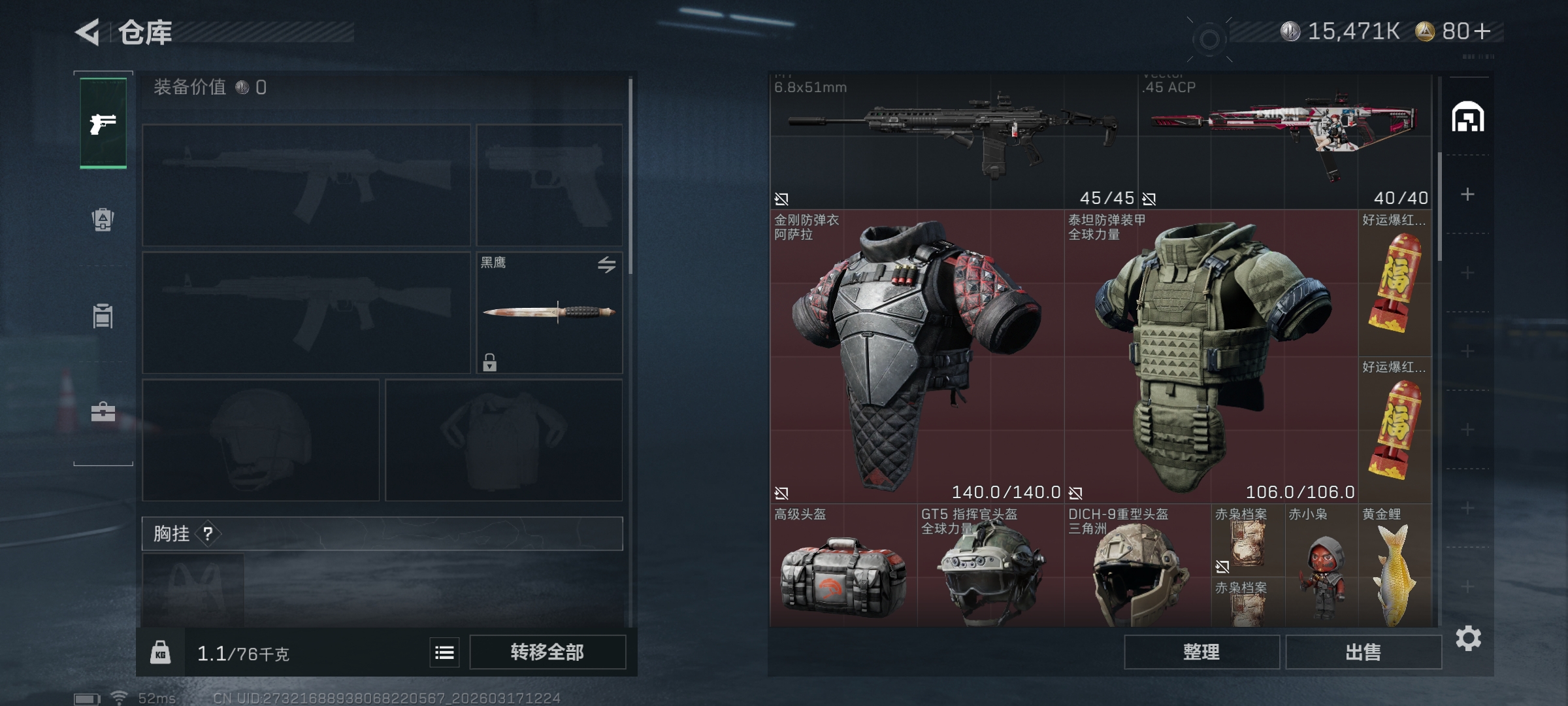Select the briefcase tab in sidebar
Viewport: 1568px width, 706px height.
tap(103, 412)
